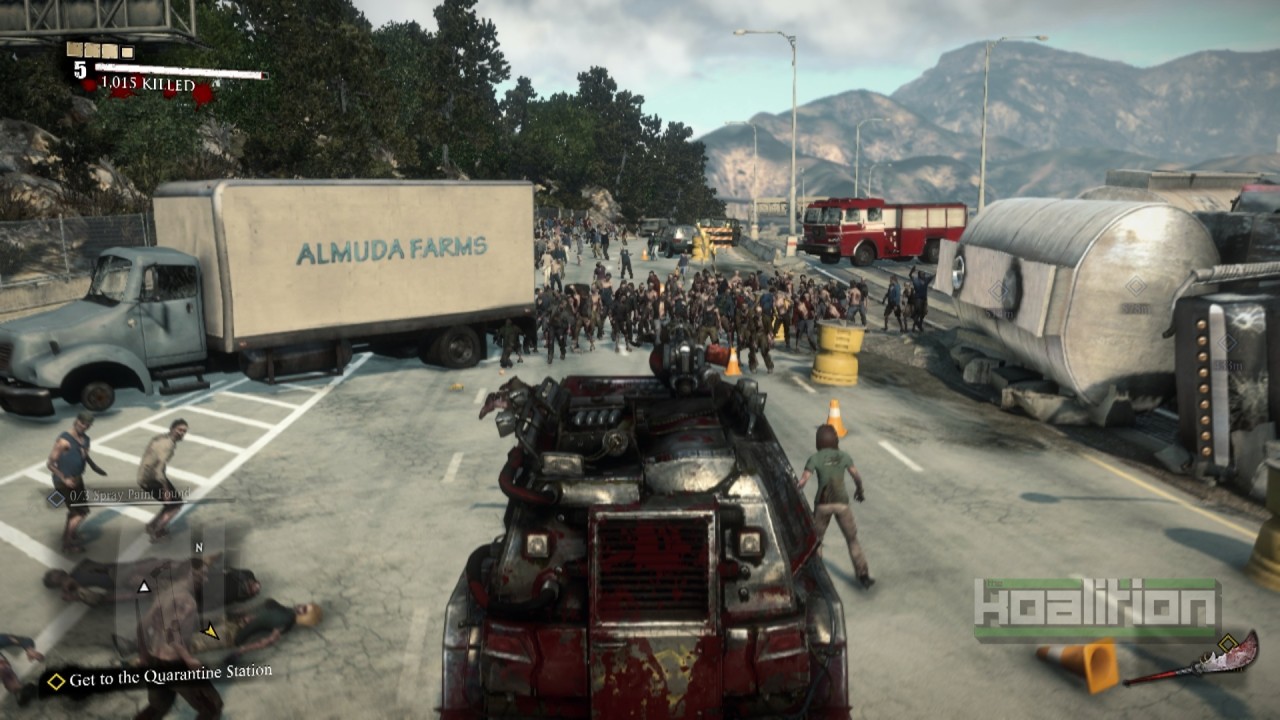Click the Koalition watermark logo

point(1097,609)
